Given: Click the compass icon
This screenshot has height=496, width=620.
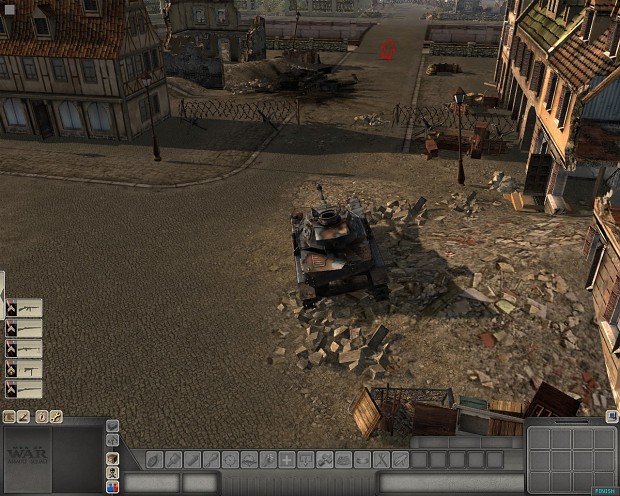Looking at the screenshot, I should [x=42, y=416].
